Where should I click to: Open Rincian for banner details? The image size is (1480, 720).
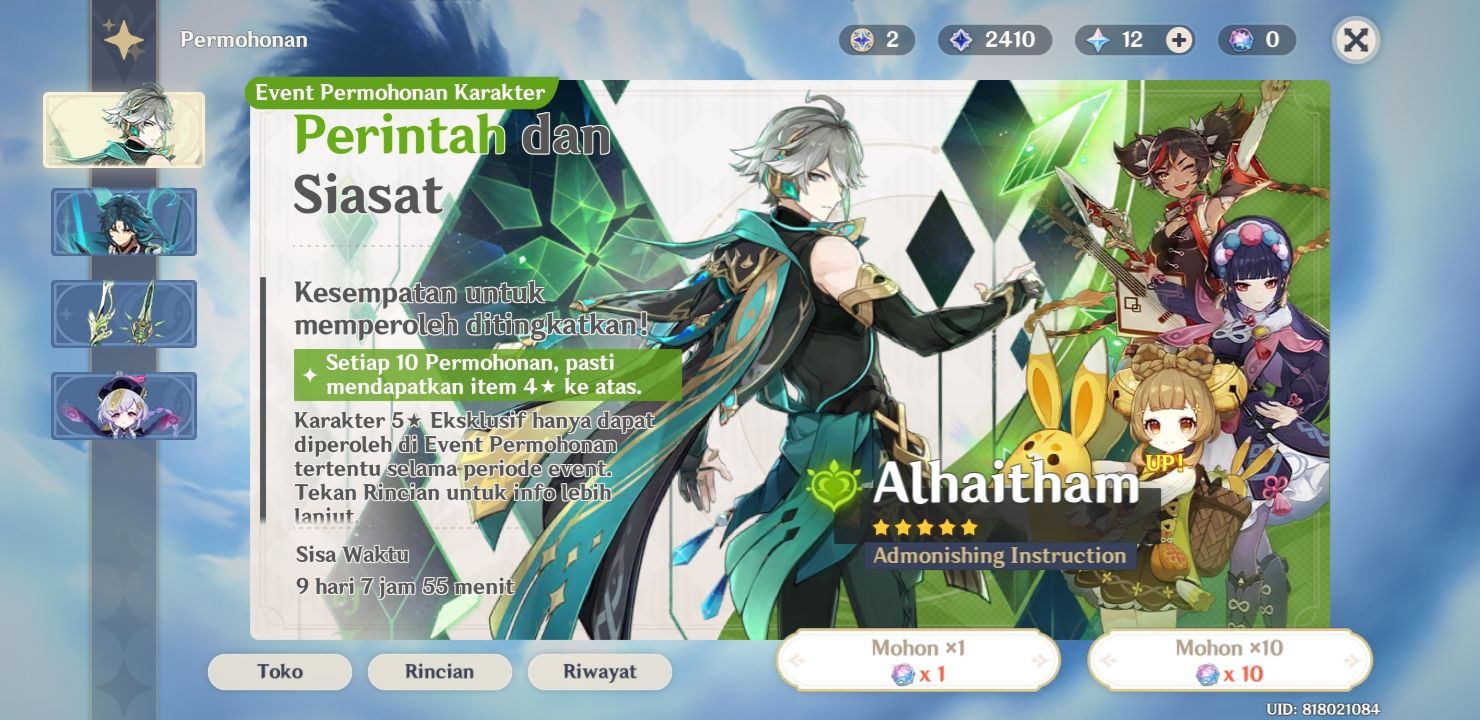point(439,672)
